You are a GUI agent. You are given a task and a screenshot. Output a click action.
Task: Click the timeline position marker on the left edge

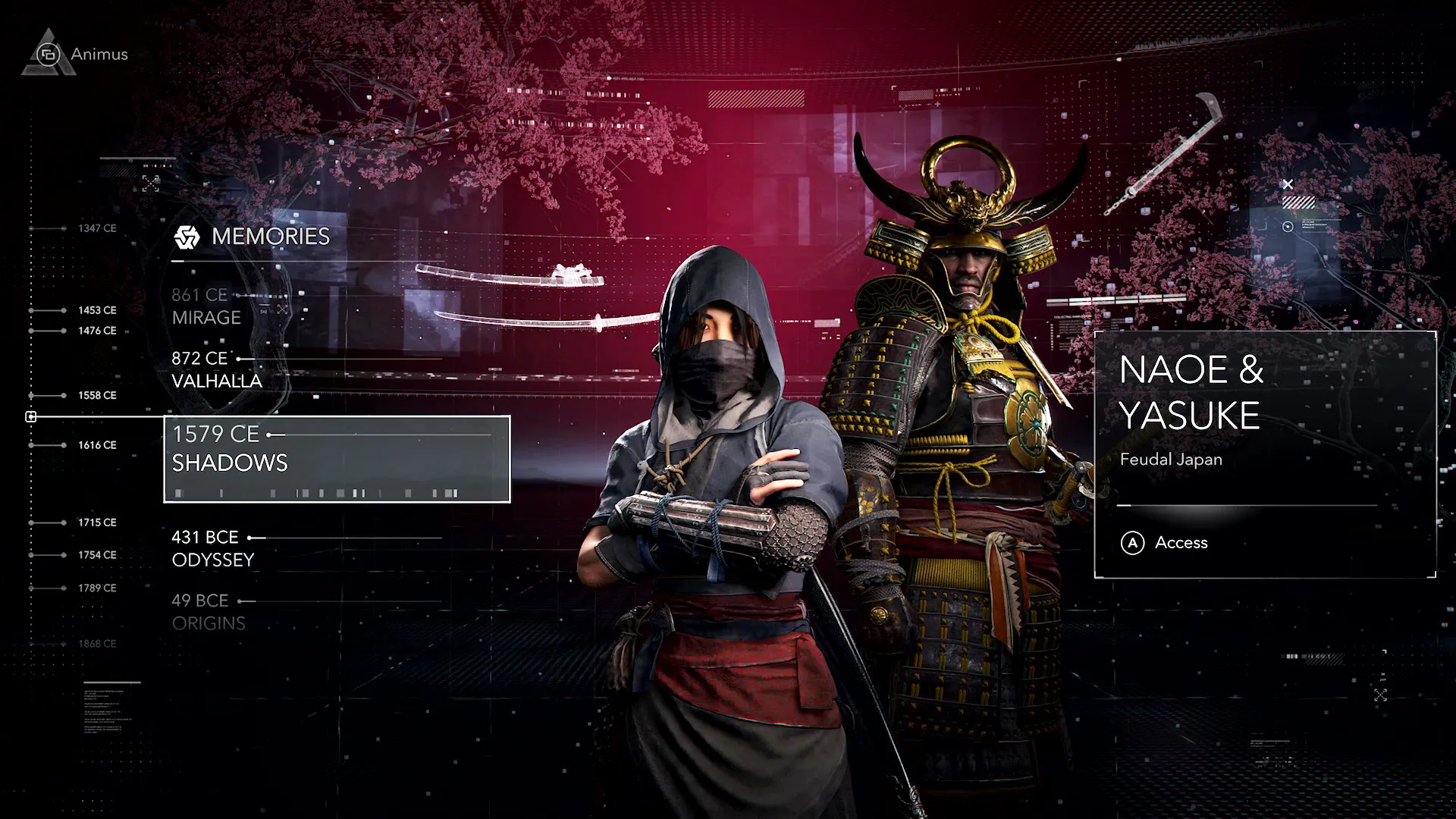coord(31,416)
